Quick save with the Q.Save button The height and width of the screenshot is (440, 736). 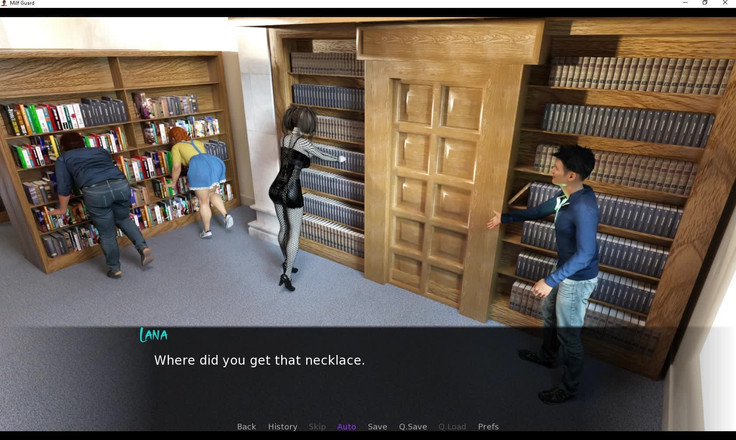coord(413,427)
